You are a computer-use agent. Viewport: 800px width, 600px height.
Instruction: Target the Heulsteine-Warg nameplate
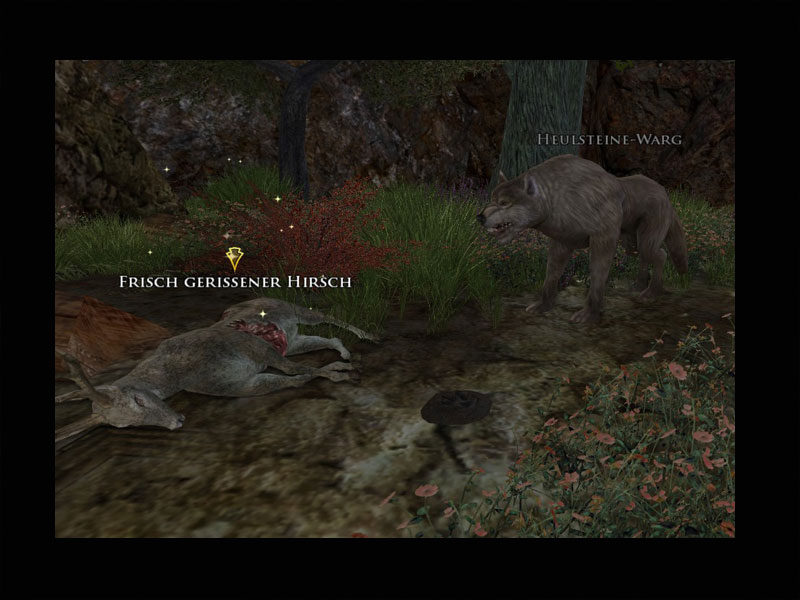609,140
